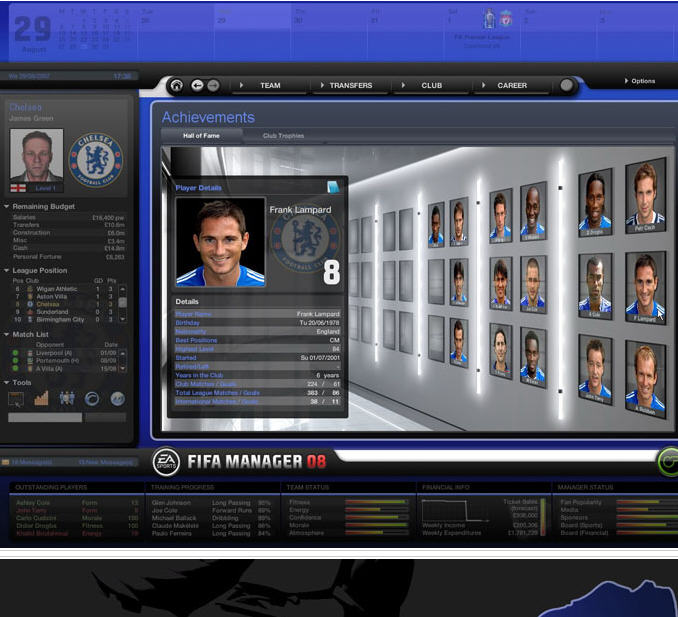The image size is (678, 617).
Task: Open the Options menu
Action: coord(641,81)
